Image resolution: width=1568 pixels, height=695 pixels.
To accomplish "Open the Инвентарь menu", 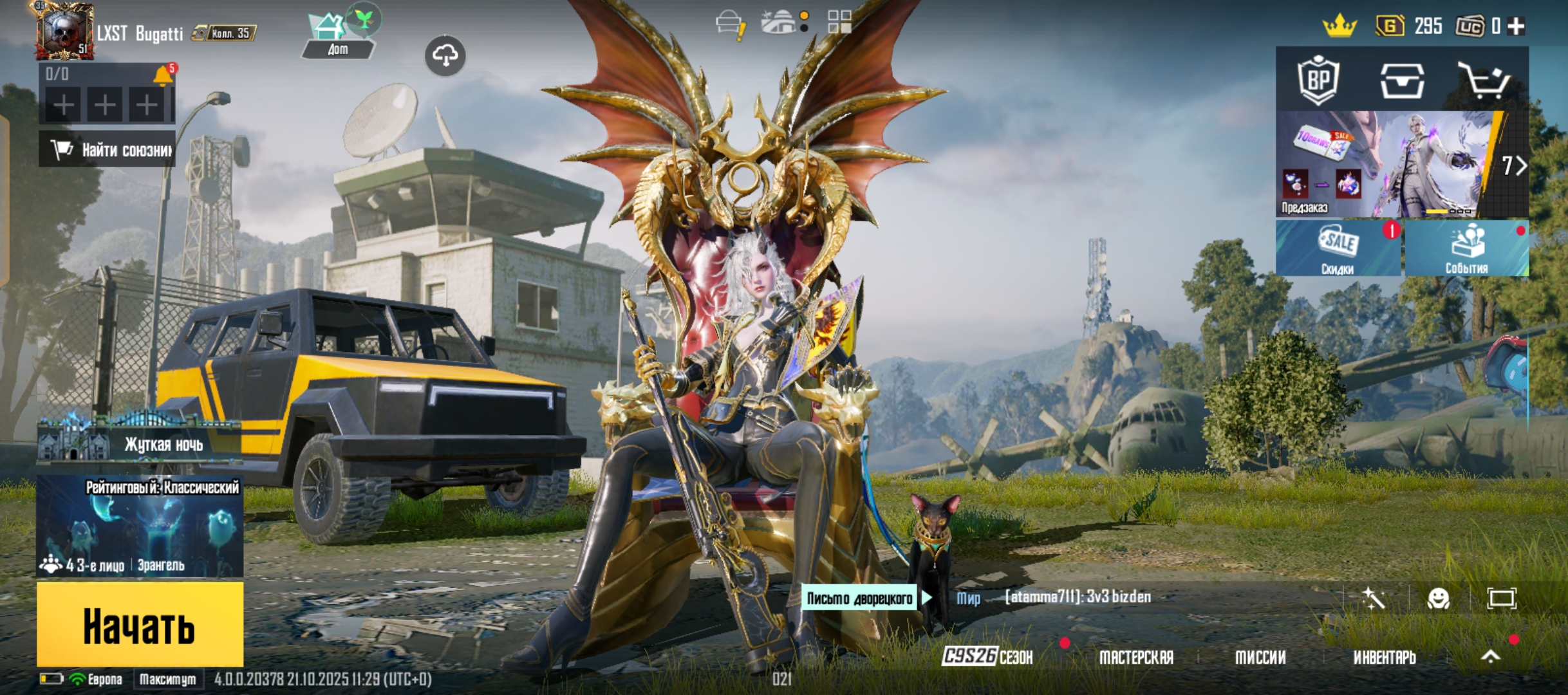I will (1384, 657).
